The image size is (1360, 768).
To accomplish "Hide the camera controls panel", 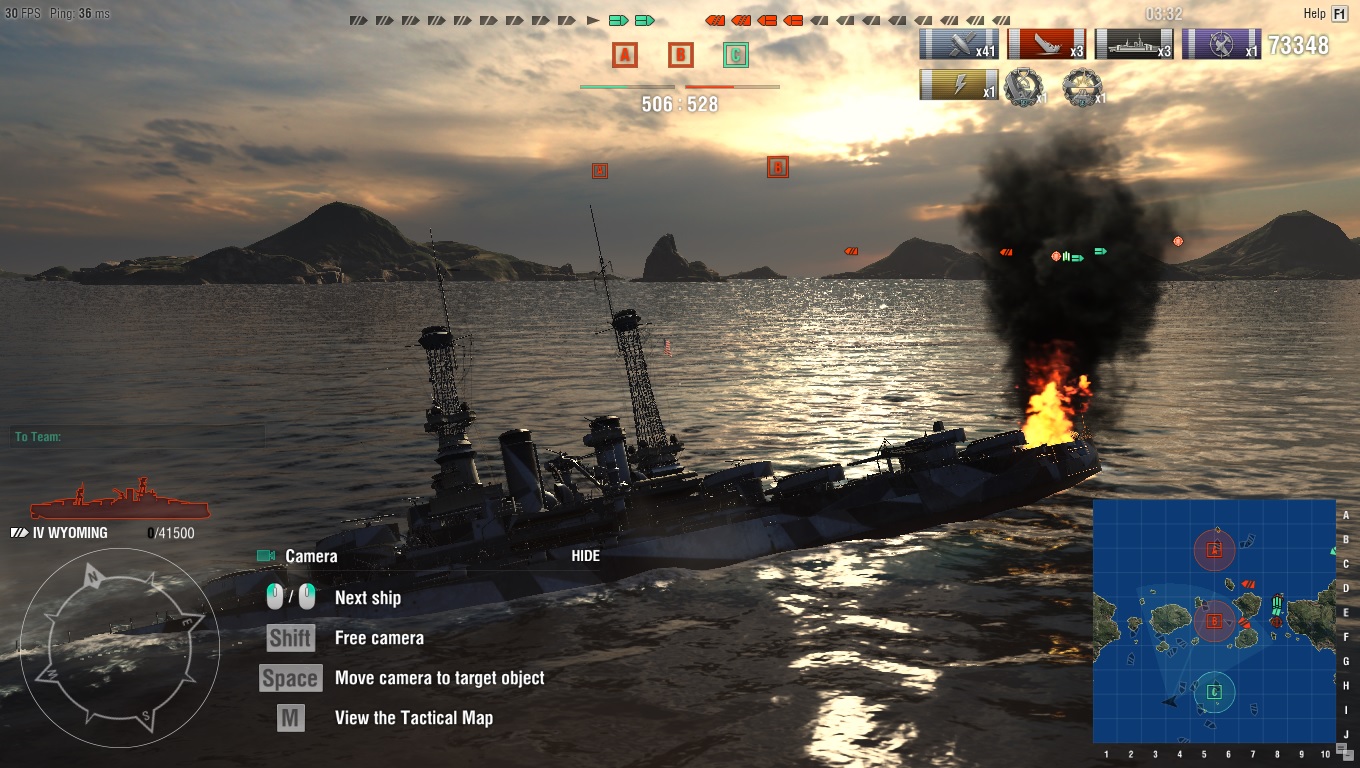I will (x=586, y=556).
